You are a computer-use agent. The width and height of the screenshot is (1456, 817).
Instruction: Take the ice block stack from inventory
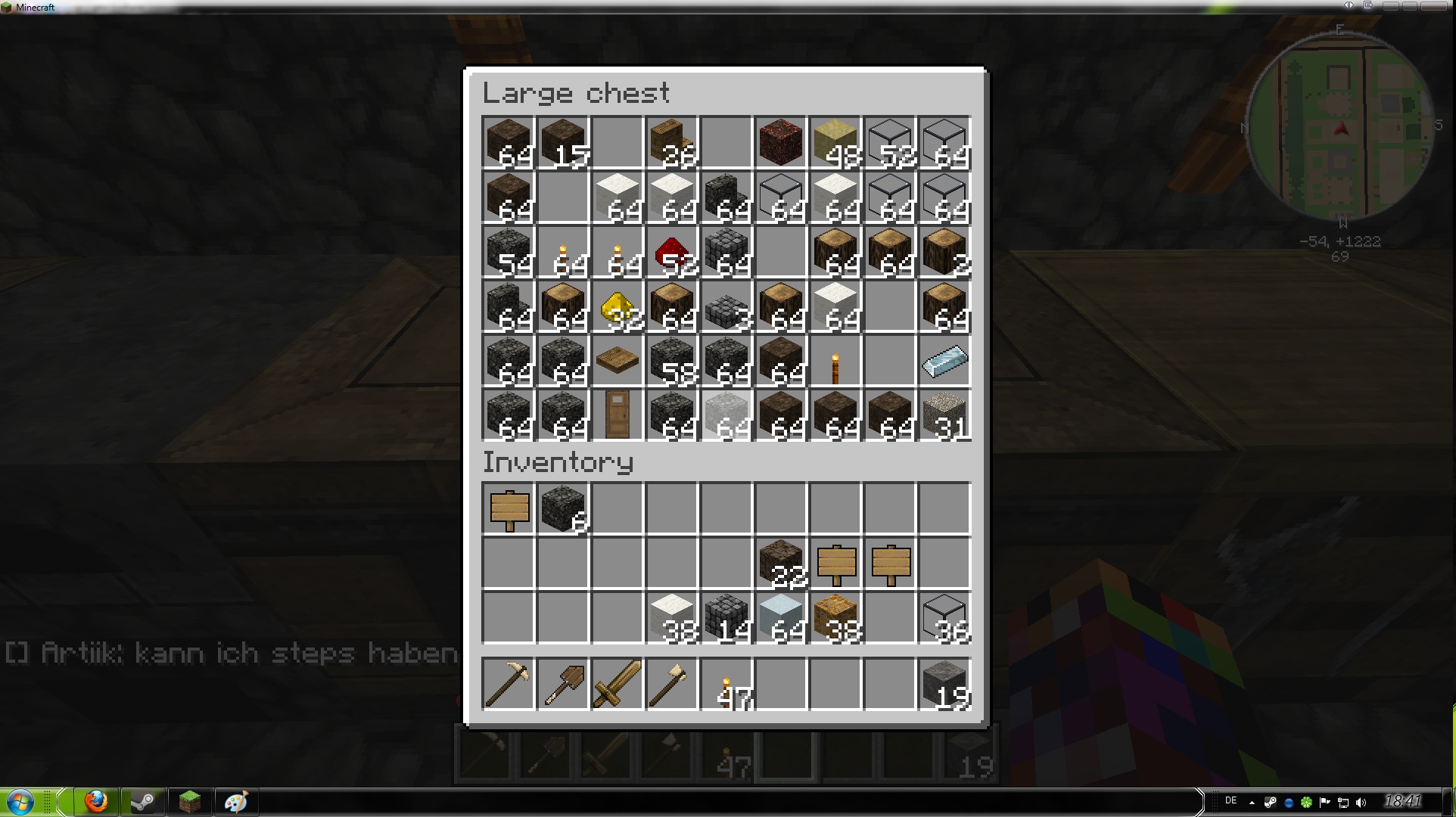(x=781, y=617)
